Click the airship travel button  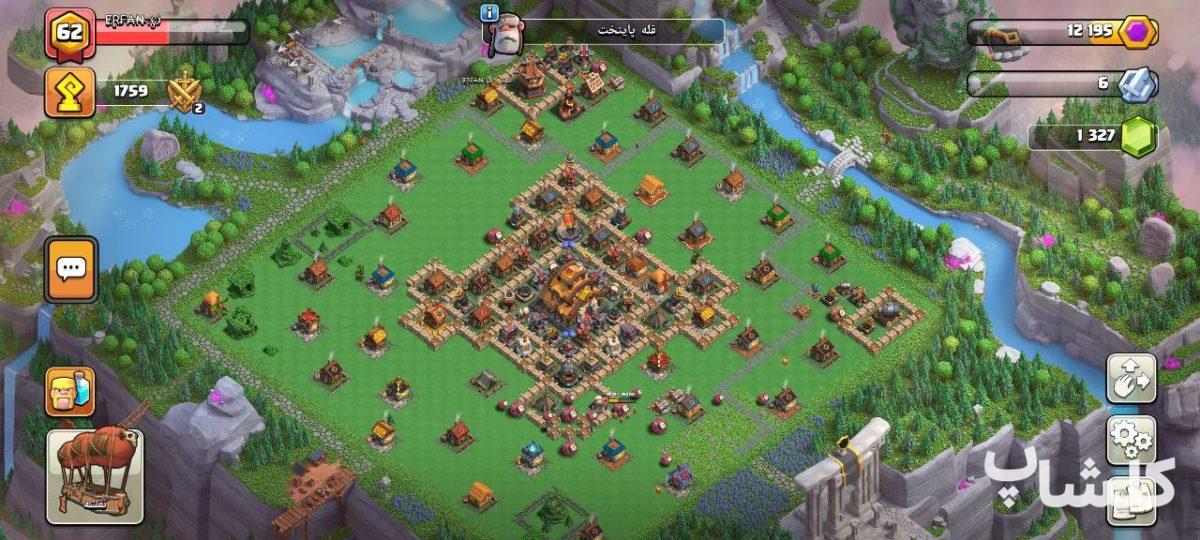[95, 477]
